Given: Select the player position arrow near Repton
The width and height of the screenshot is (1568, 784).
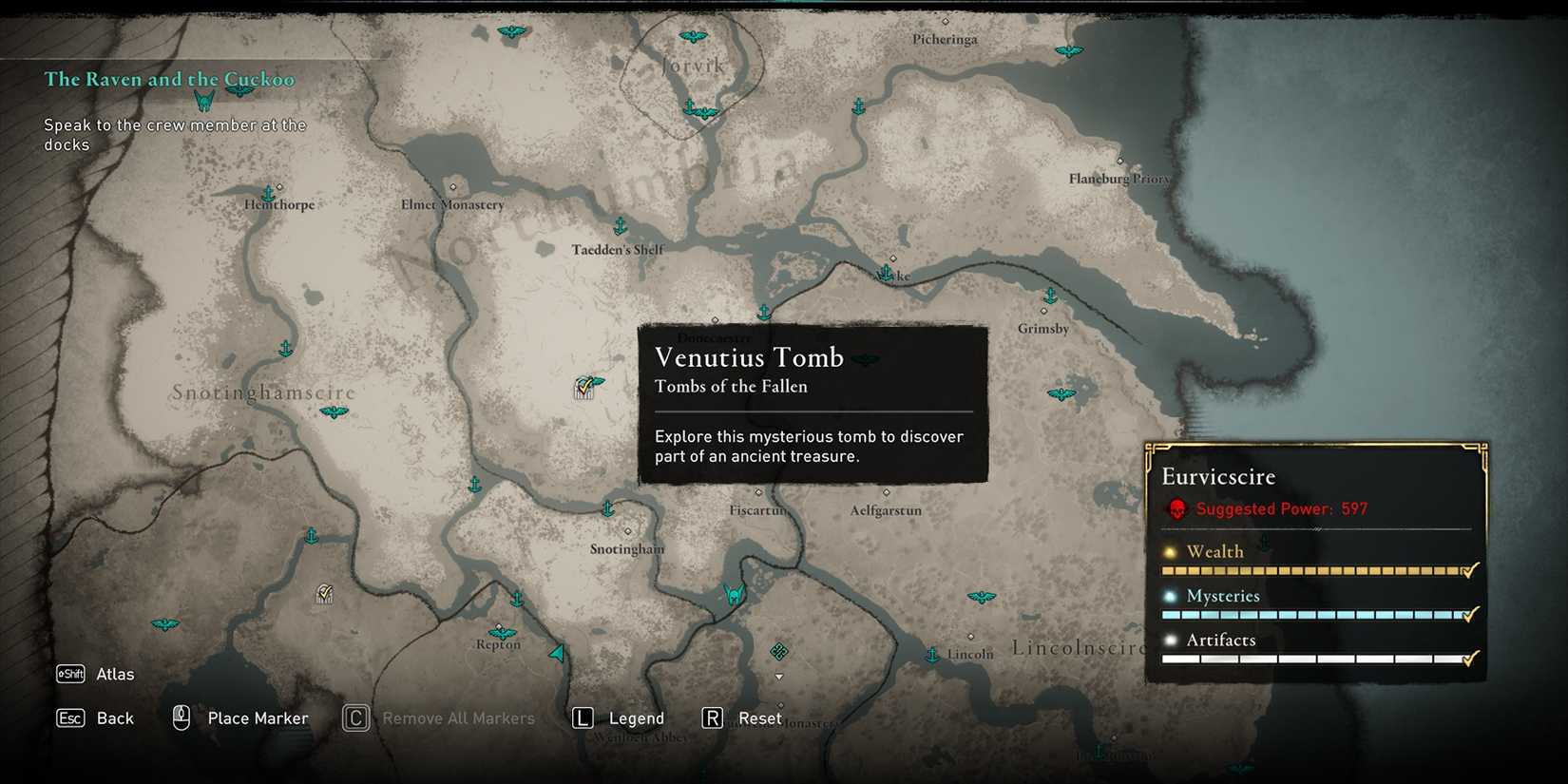Looking at the screenshot, I should point(556,653).
